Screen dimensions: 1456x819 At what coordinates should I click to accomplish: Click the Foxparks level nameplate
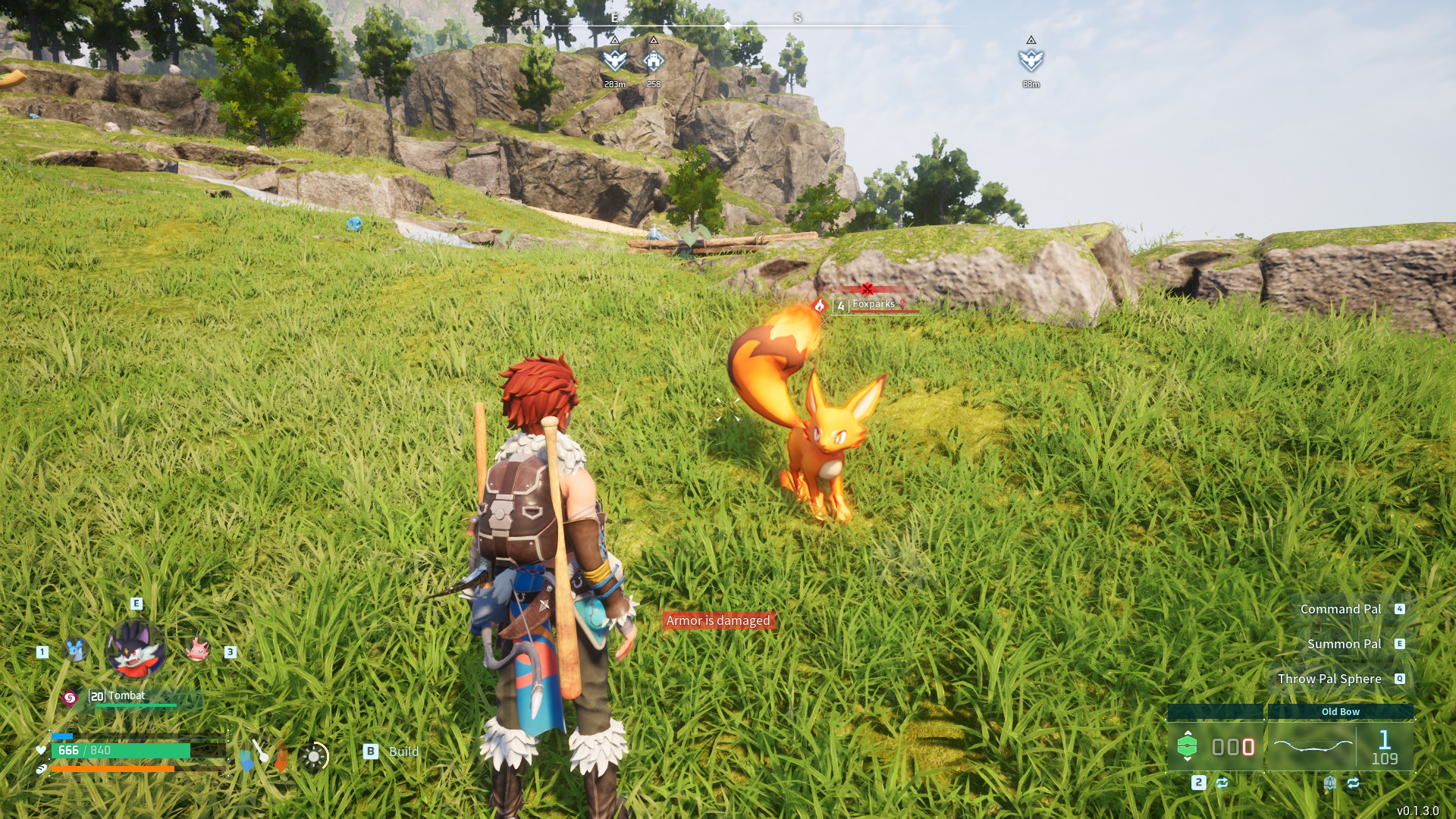coord(872,305)
